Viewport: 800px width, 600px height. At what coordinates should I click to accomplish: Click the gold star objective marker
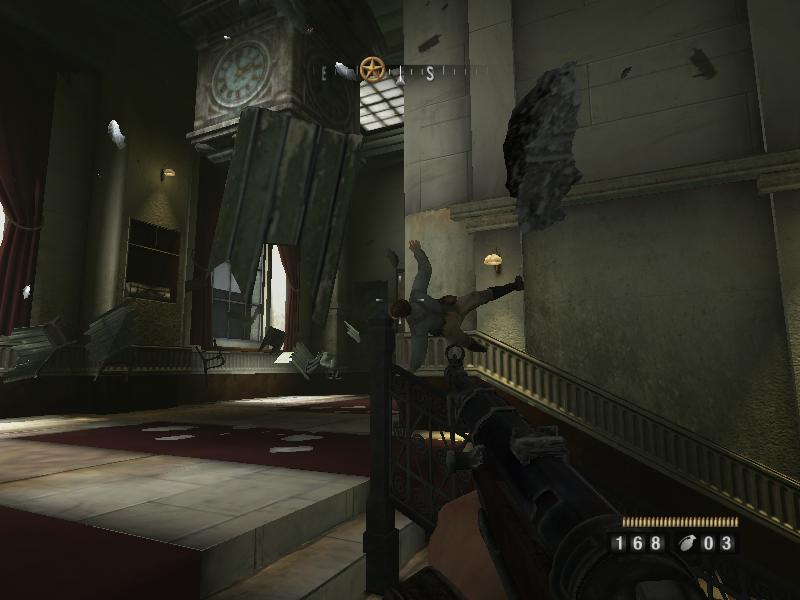coord(372,69)
